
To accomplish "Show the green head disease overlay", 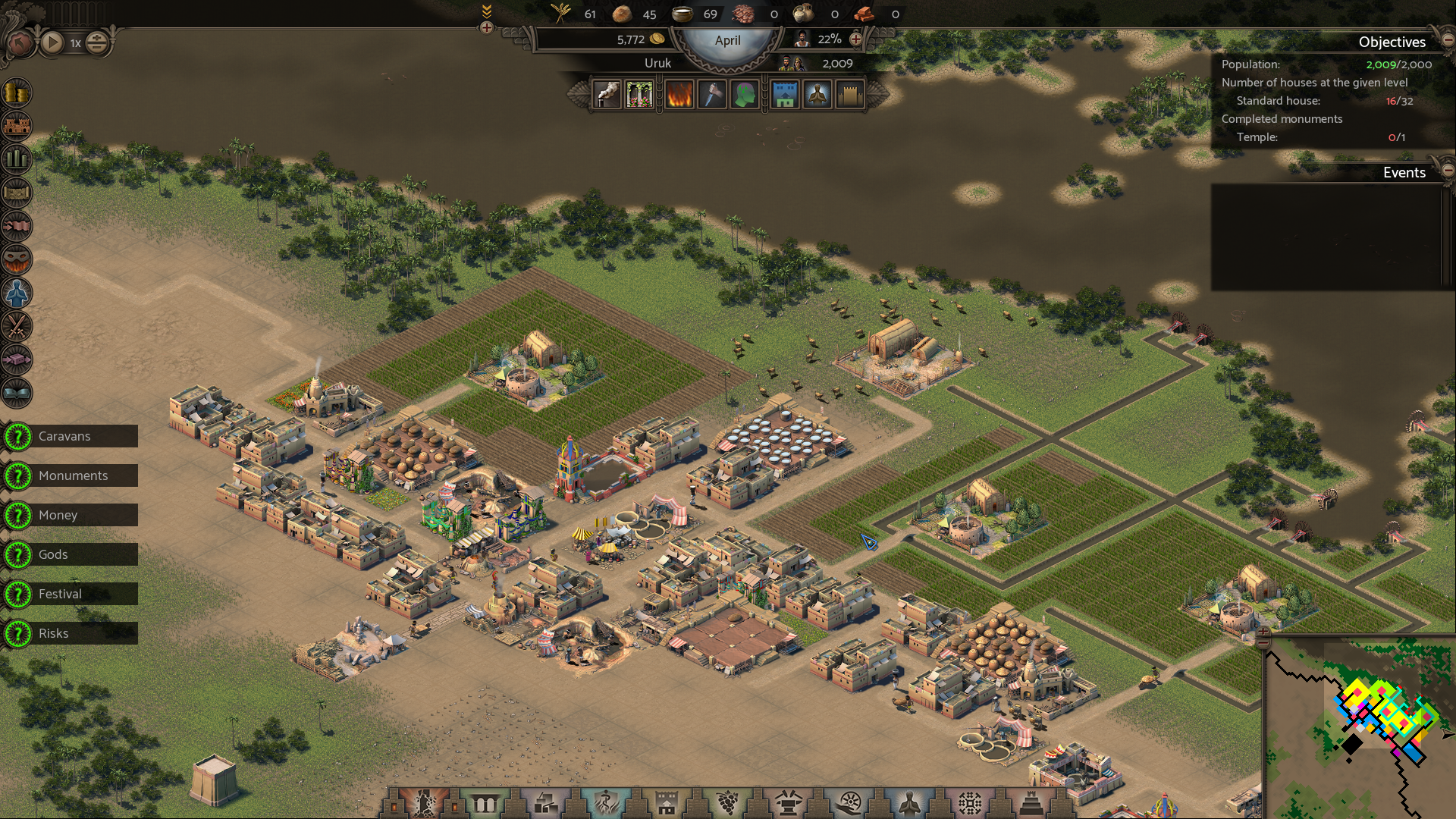I will (x=744, y=96).
